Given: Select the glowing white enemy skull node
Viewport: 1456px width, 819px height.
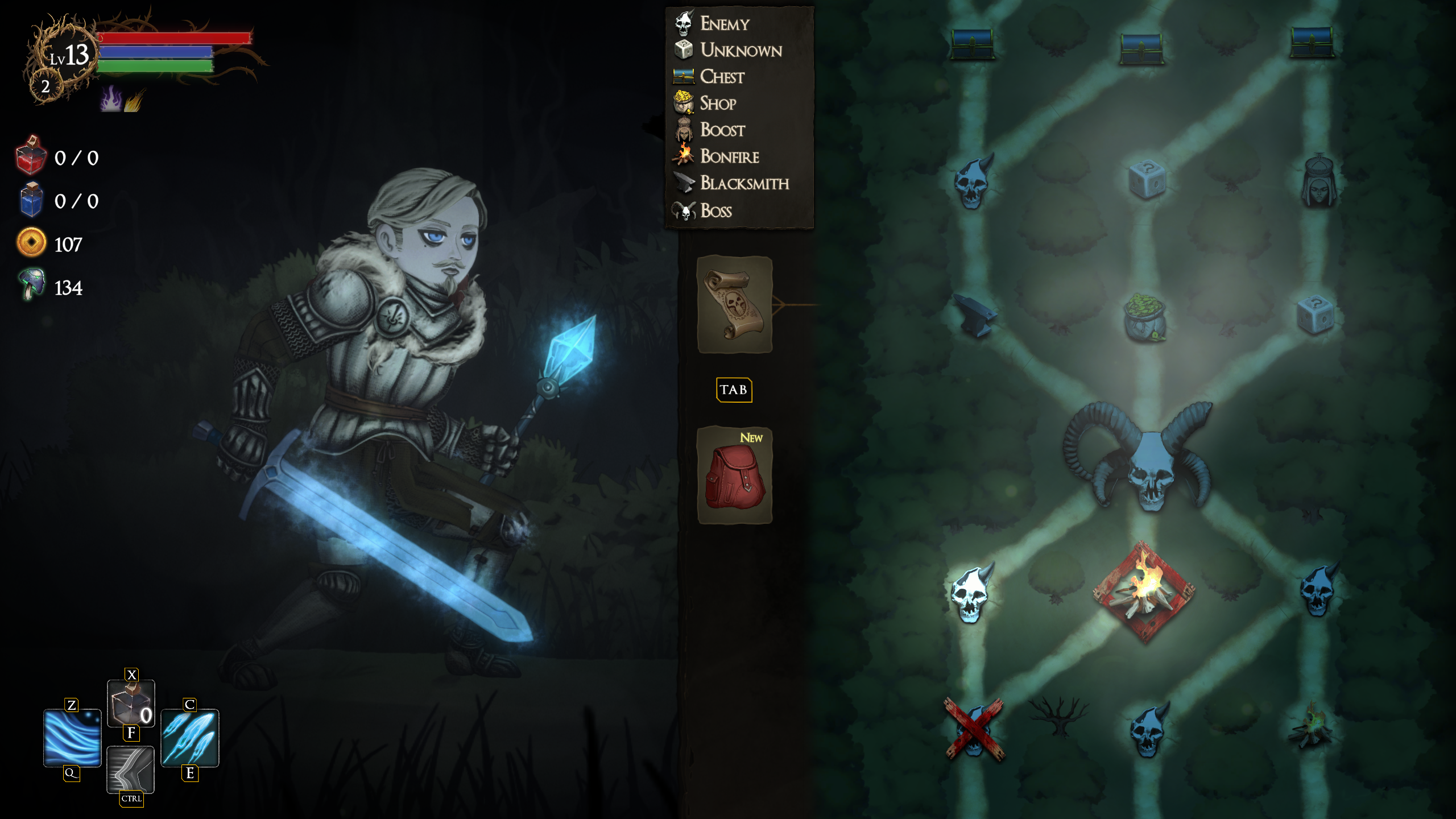Looking at the screenshot, I should [972, 591].
